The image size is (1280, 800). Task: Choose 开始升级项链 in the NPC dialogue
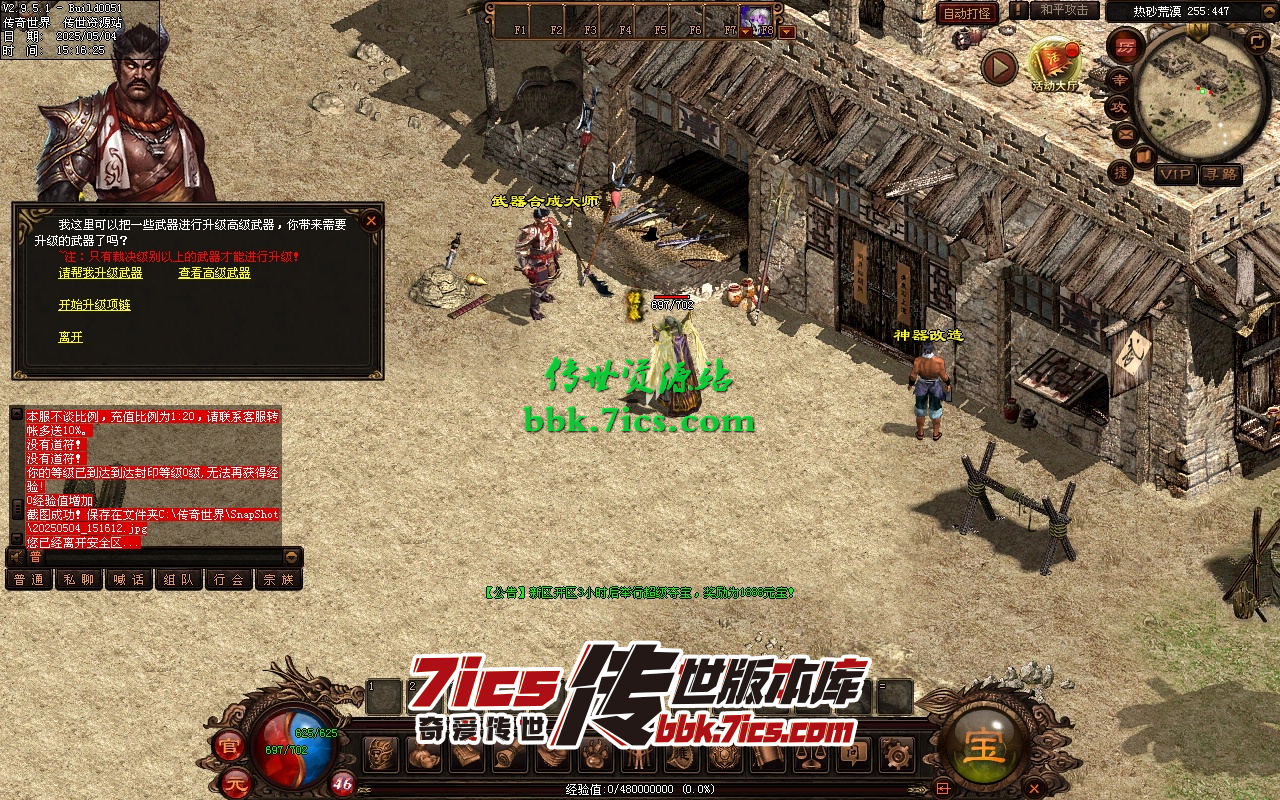[x=94, y=305]
